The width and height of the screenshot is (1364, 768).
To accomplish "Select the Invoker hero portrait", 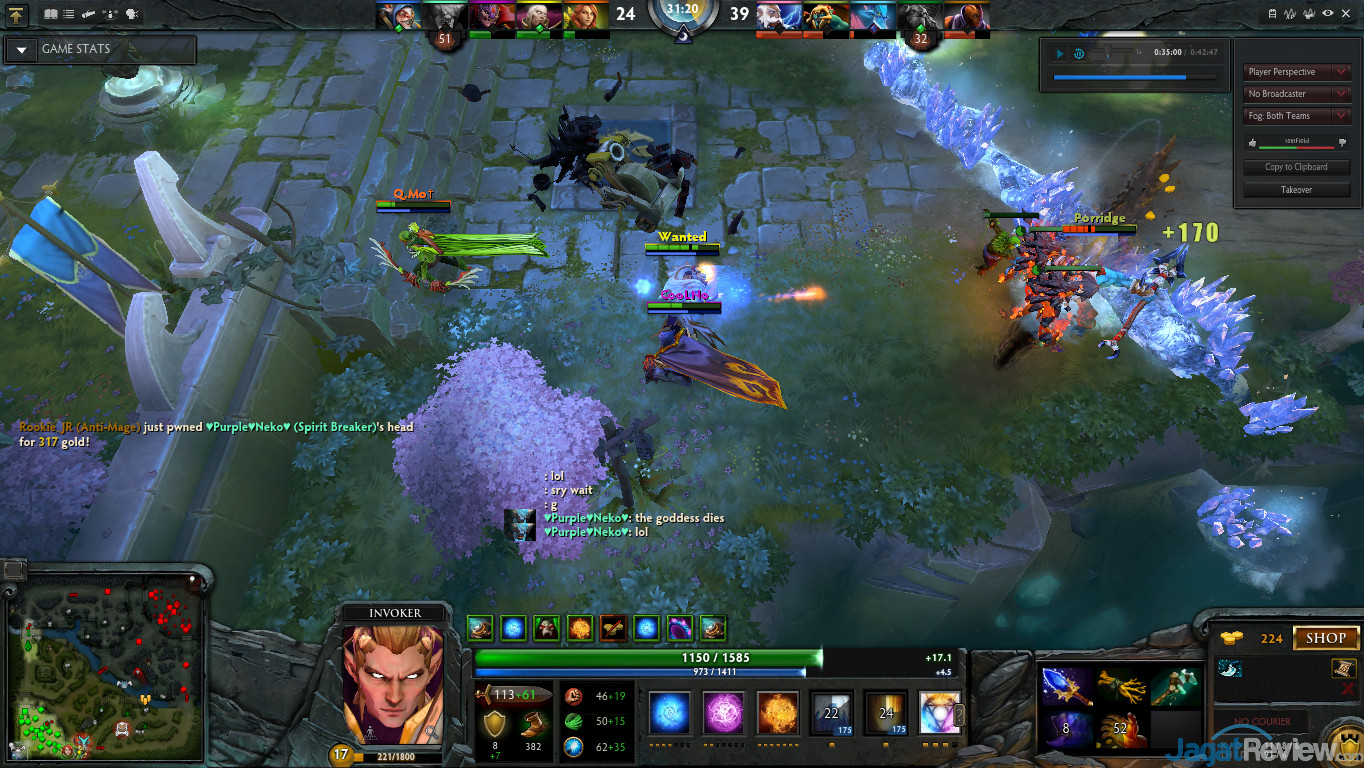I will coord(393,684).
